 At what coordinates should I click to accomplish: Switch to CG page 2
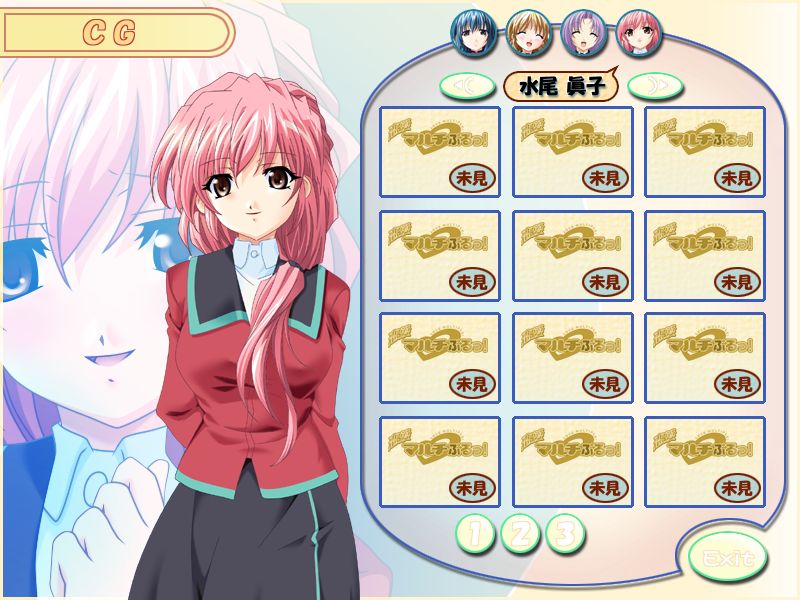pos(520,534)
